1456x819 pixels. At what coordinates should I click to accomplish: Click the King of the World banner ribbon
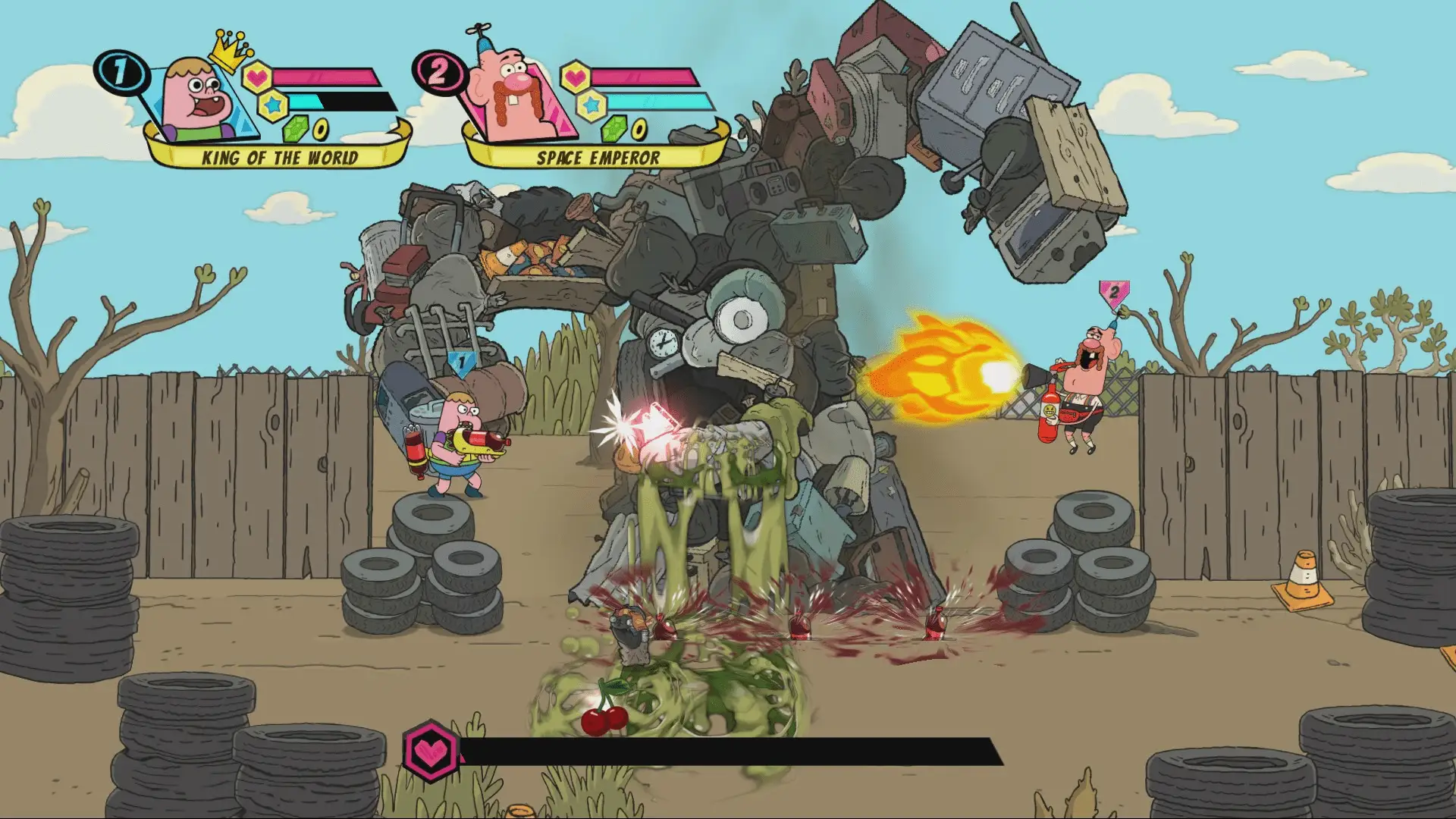[x=281, y=157]
